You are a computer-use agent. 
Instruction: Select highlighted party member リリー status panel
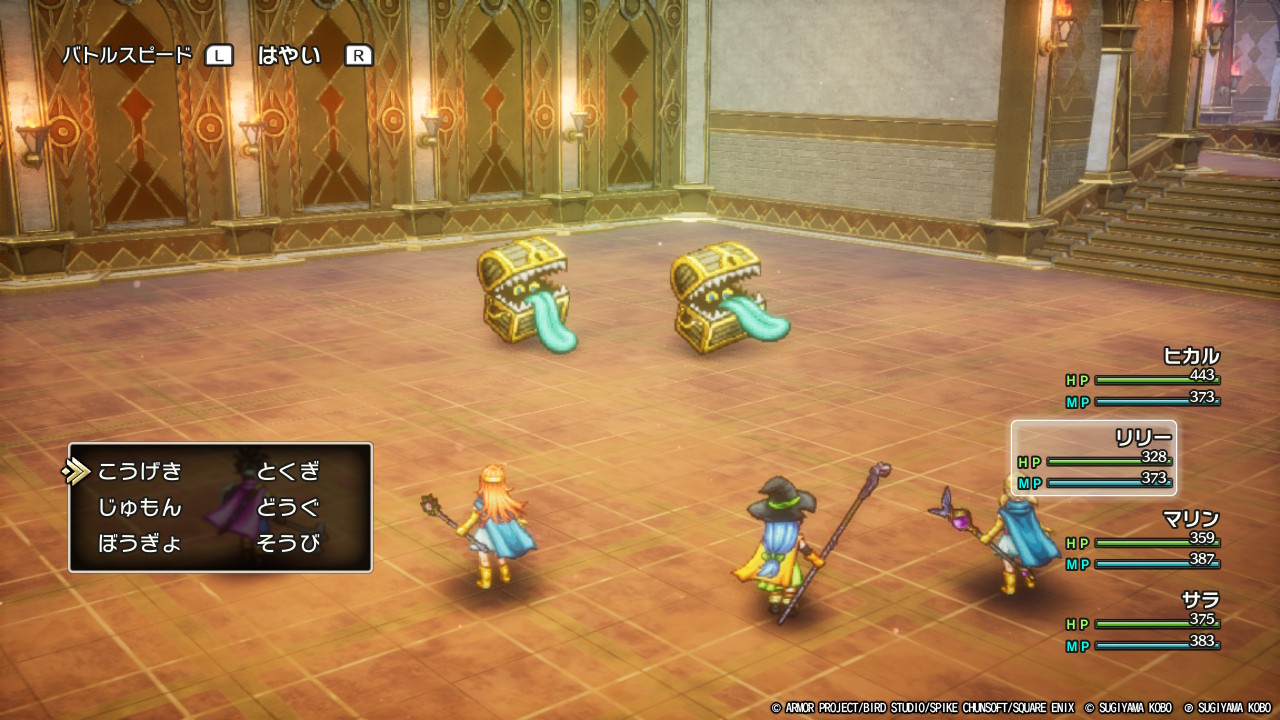pyautogui.click(x=1094, y=459)
